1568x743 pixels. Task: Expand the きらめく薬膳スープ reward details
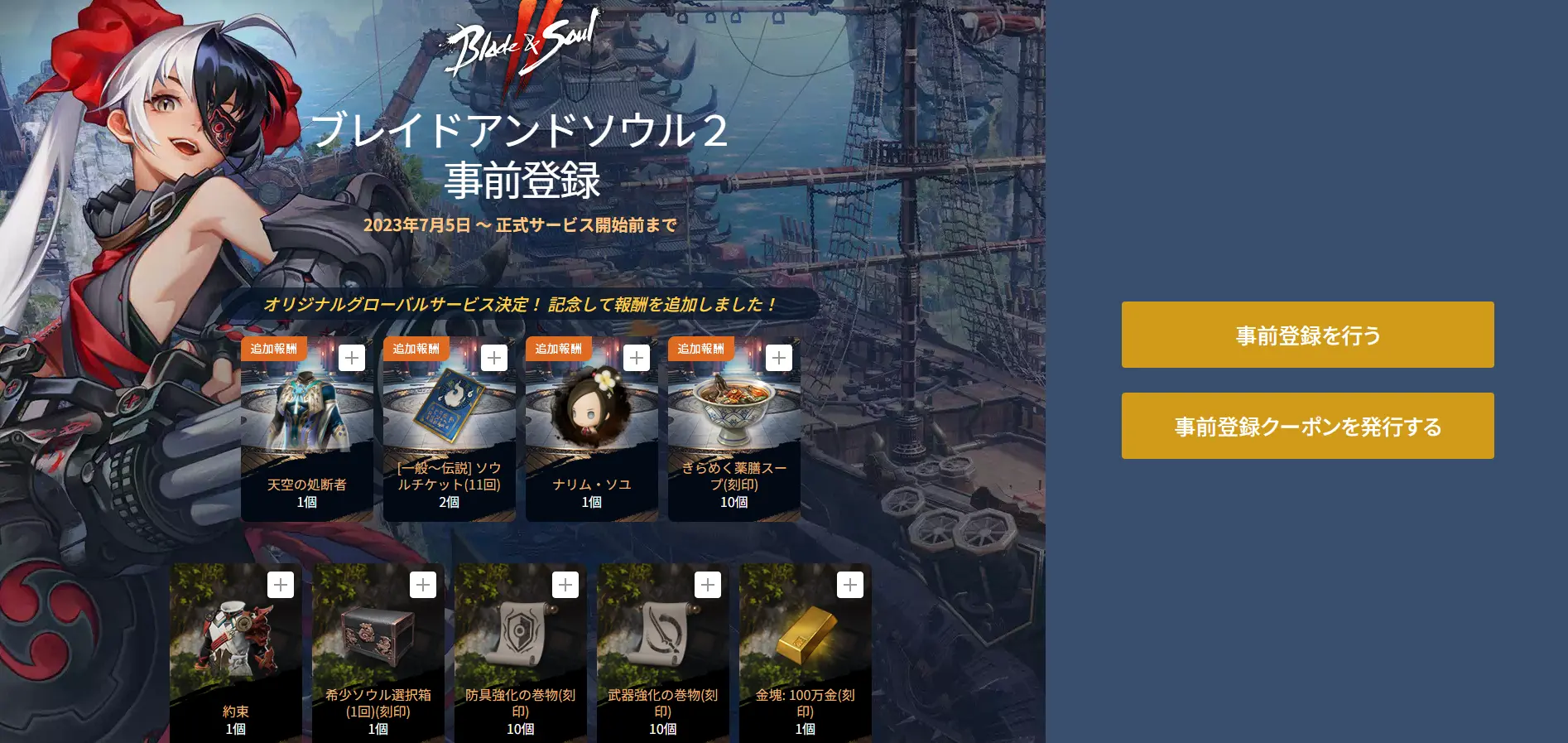(778, 357)
